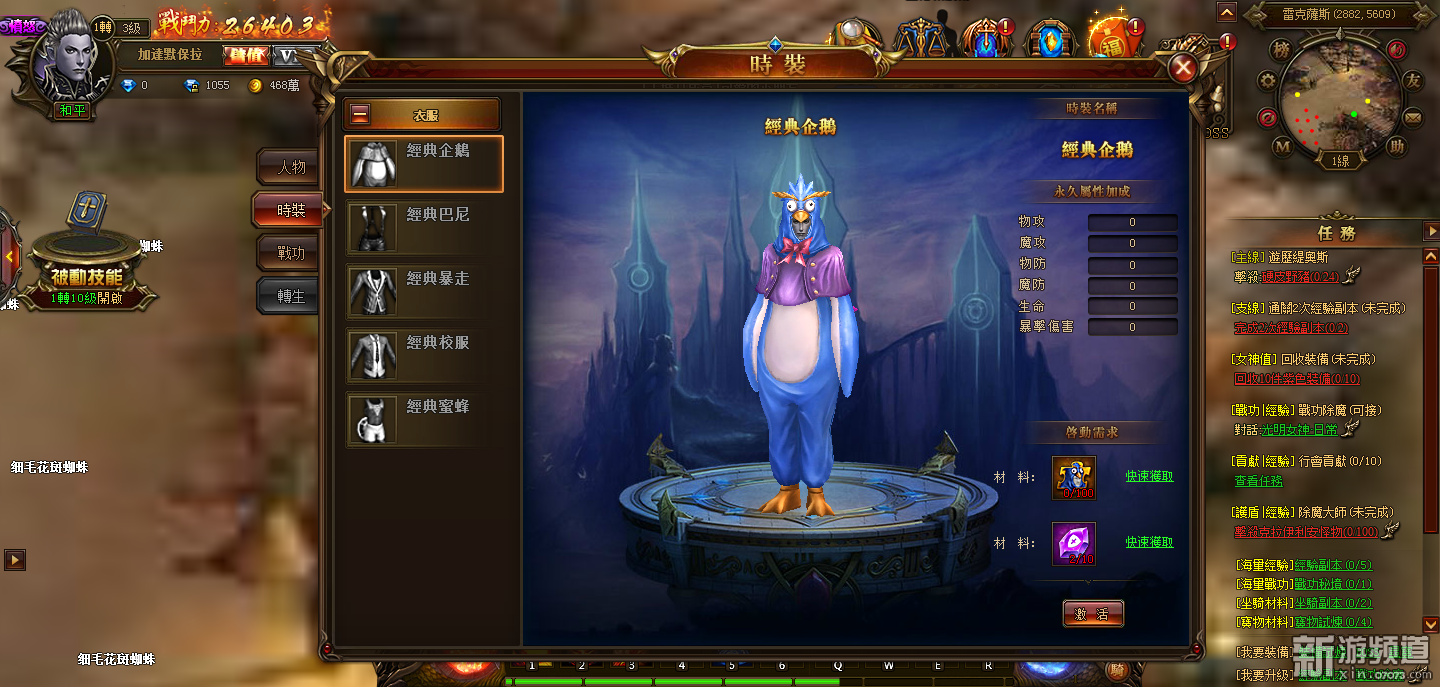Viewport: 1440px width, 687px height.
Task: Click 快速獲取 beside the purple gem material
Action: coord(1149,543)
